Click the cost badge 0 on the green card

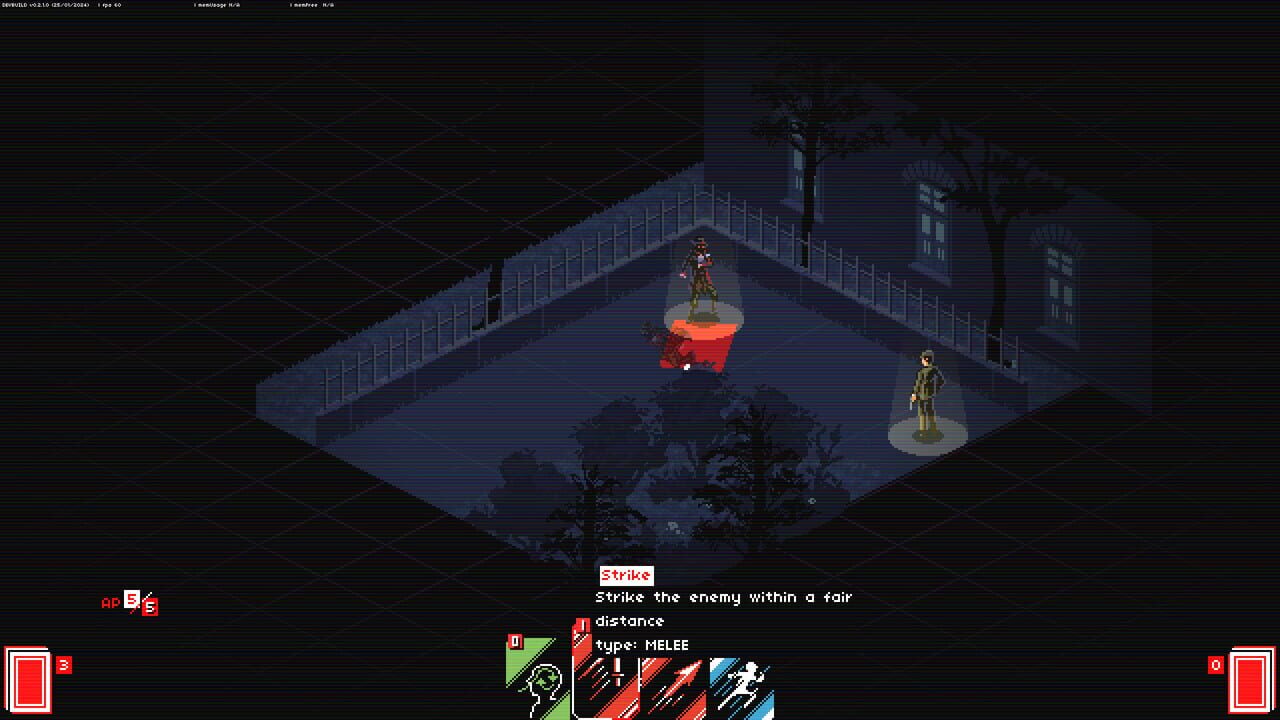point(515,640)
